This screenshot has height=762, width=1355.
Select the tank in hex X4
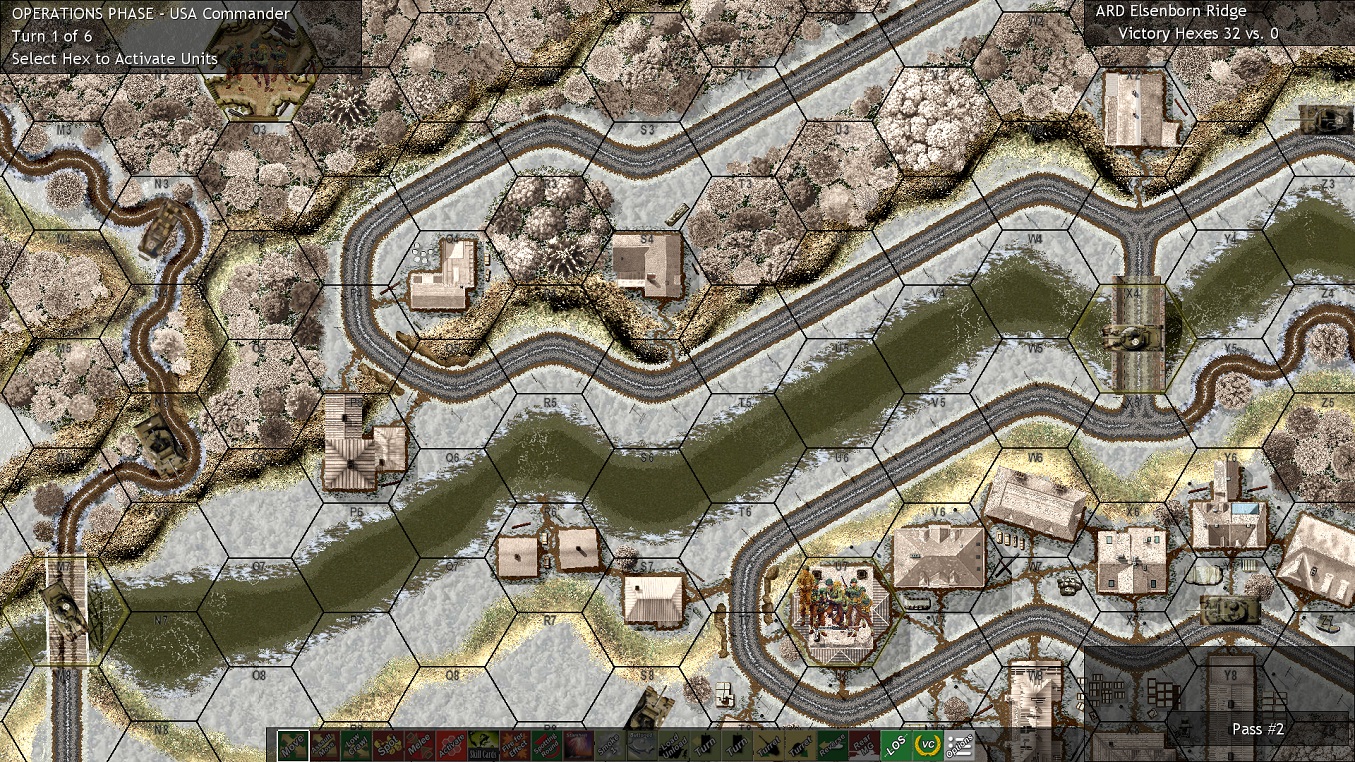click(1135, 336)
